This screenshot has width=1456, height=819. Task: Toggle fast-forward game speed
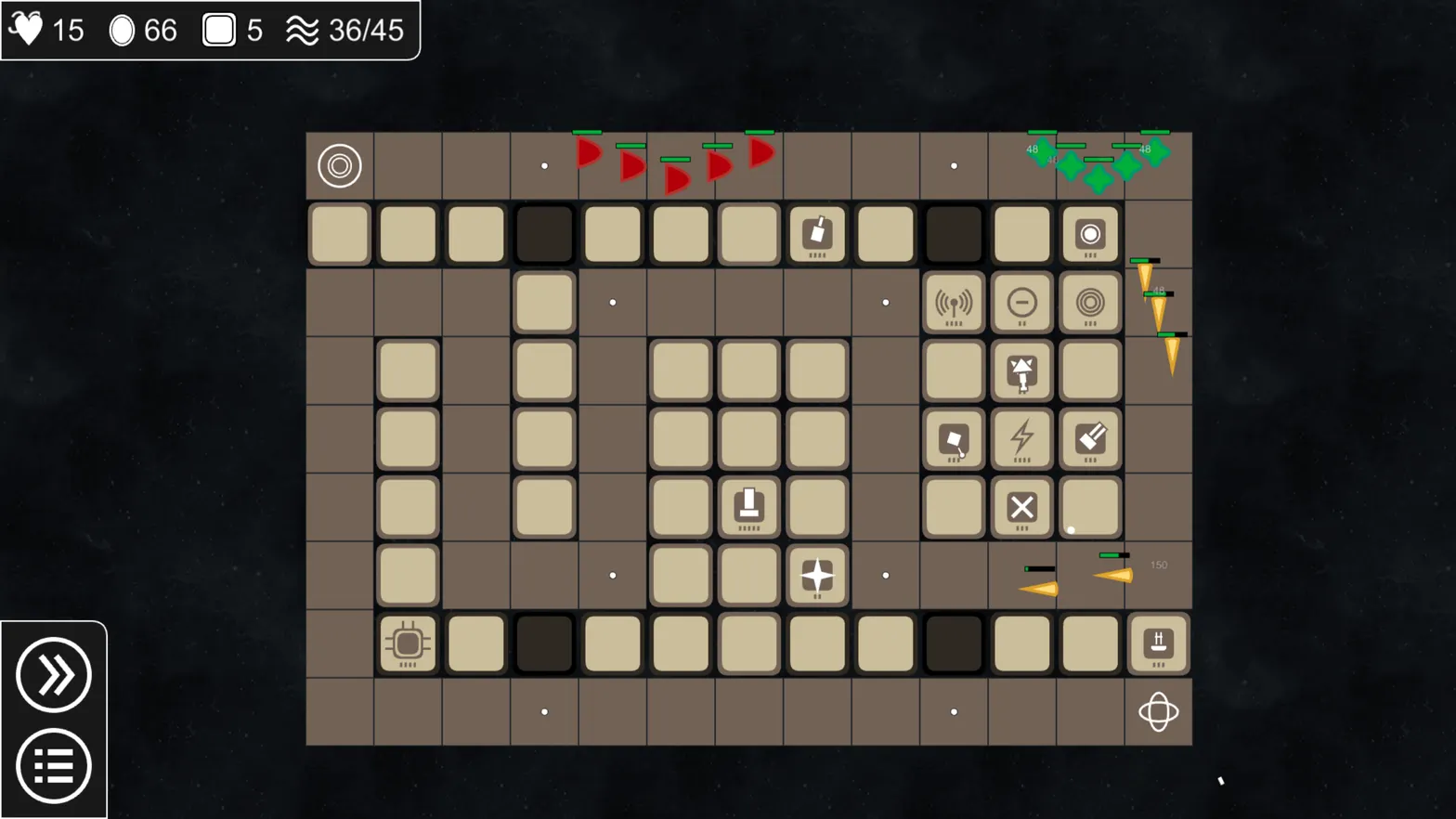(x=53, y=676)
